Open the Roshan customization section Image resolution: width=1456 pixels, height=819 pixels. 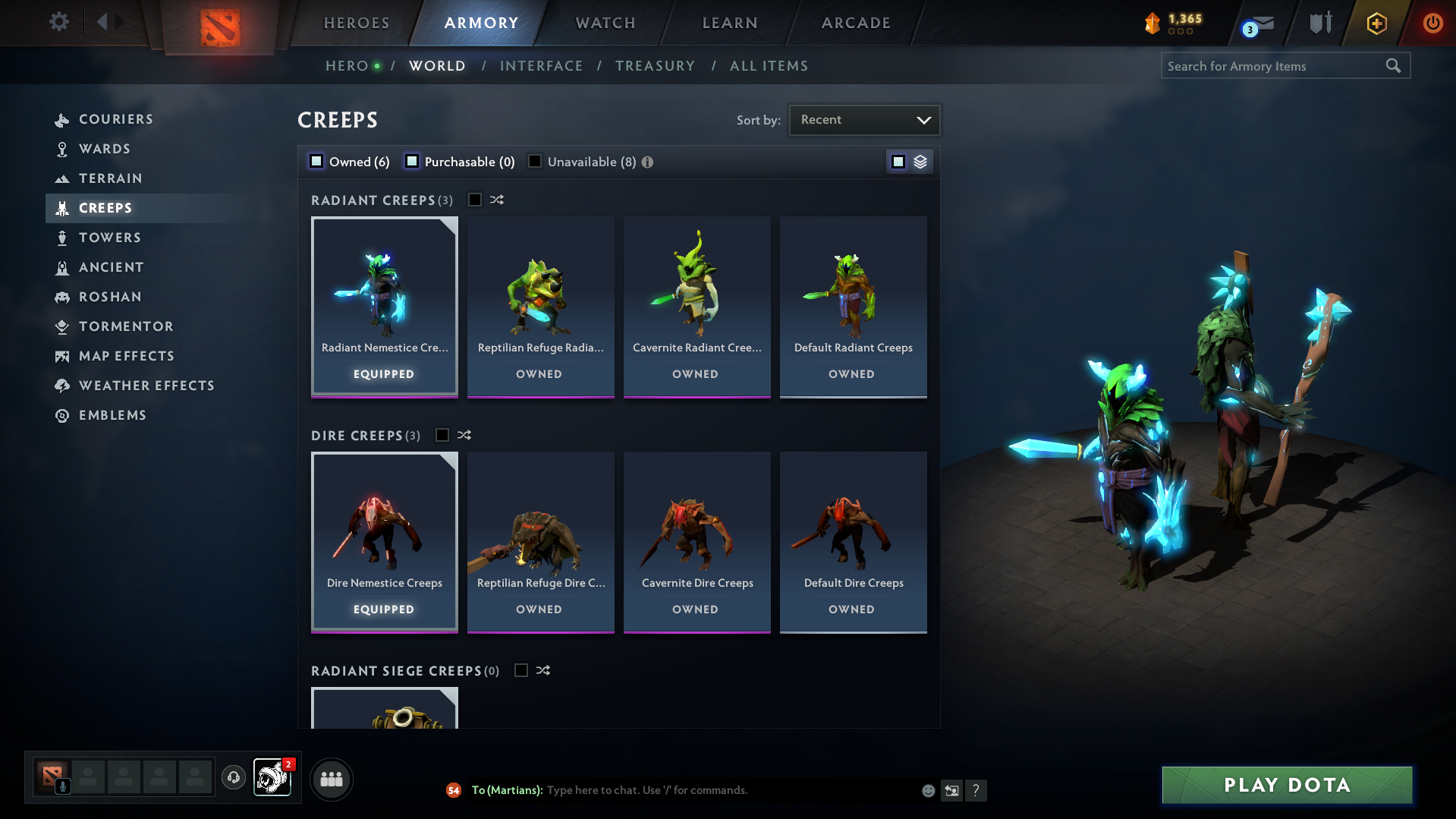tap(62, 297)
